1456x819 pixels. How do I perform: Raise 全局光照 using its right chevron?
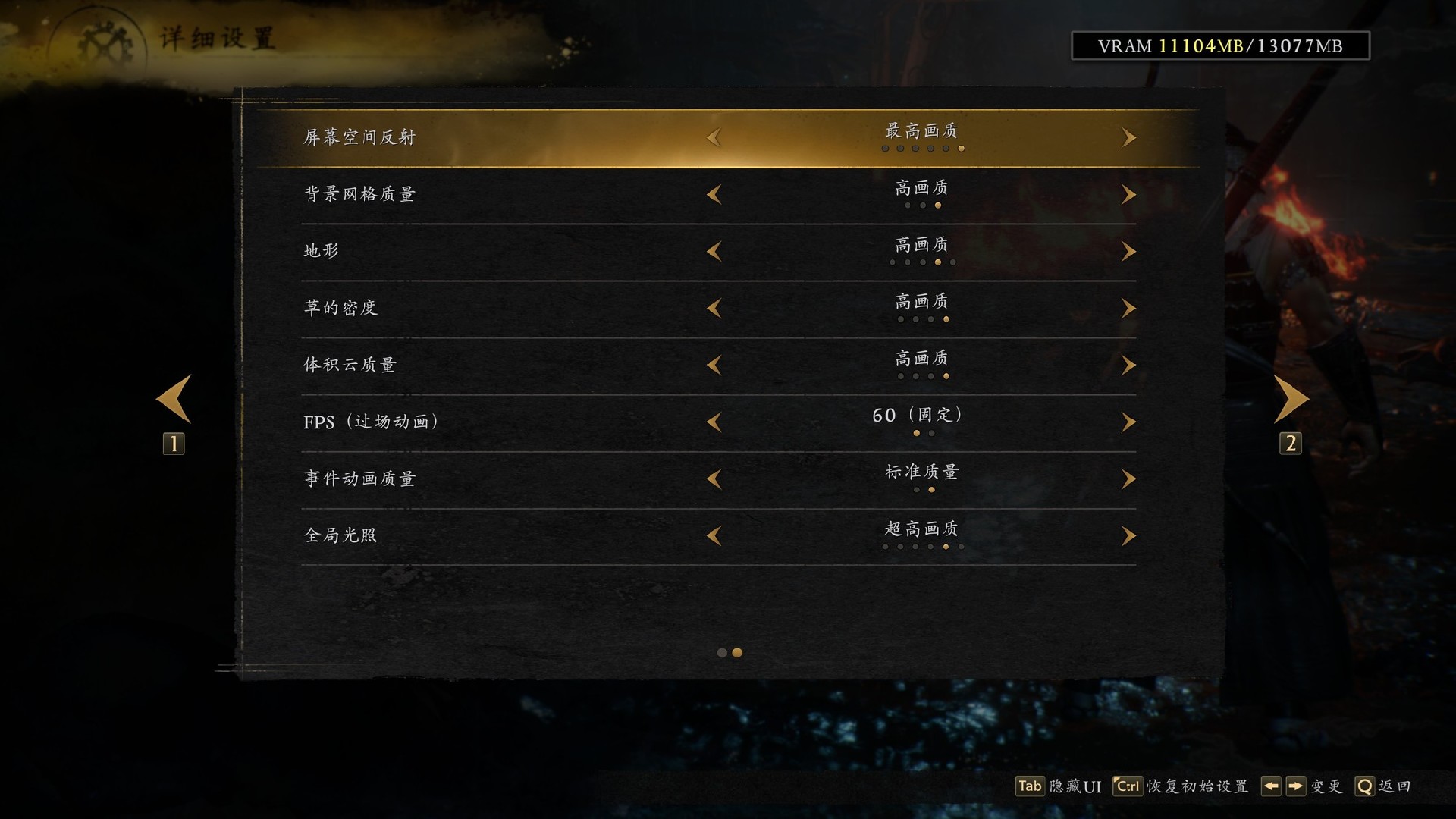point(1128,535)
